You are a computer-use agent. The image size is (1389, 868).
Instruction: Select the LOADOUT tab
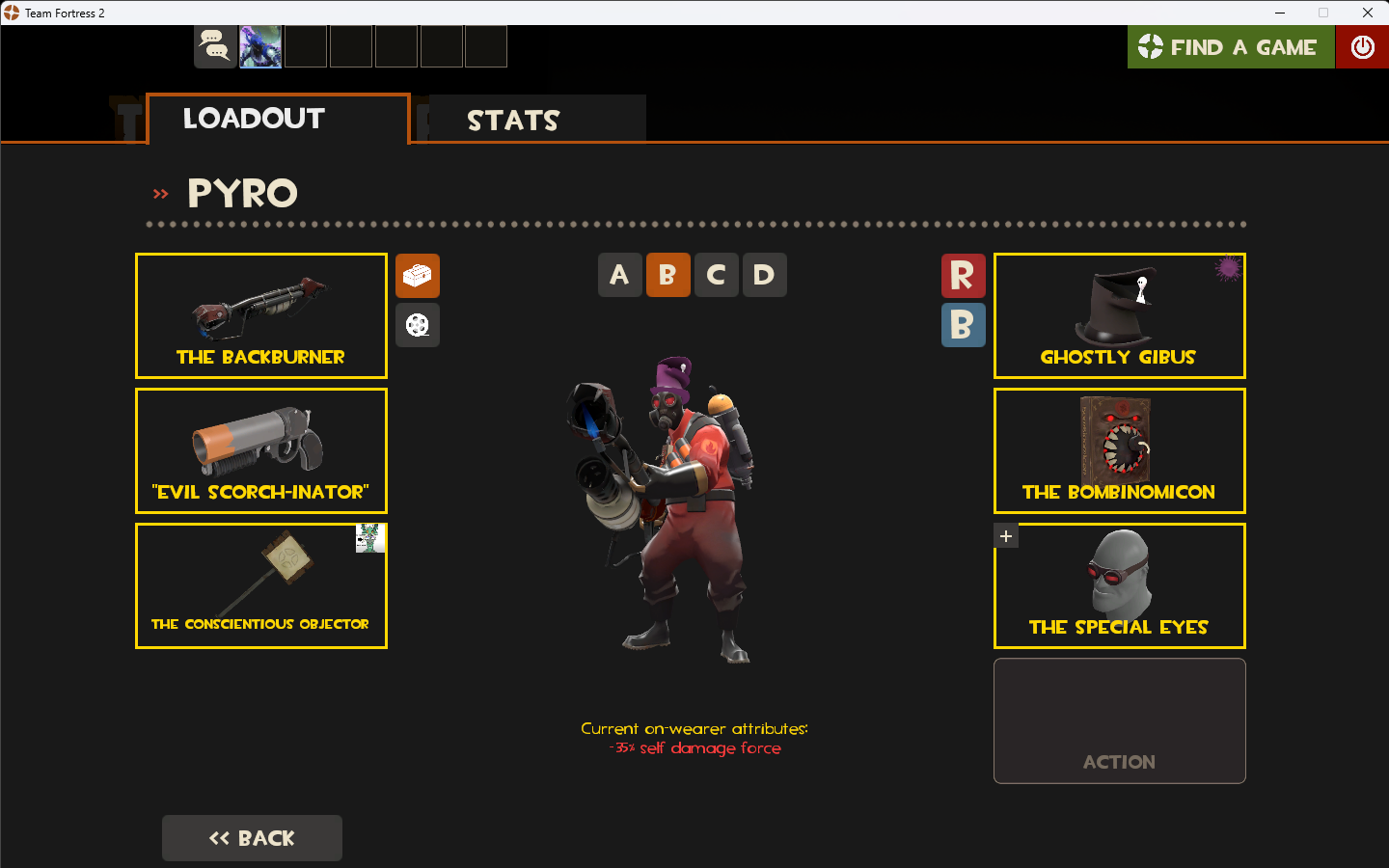tap(253, 118)
